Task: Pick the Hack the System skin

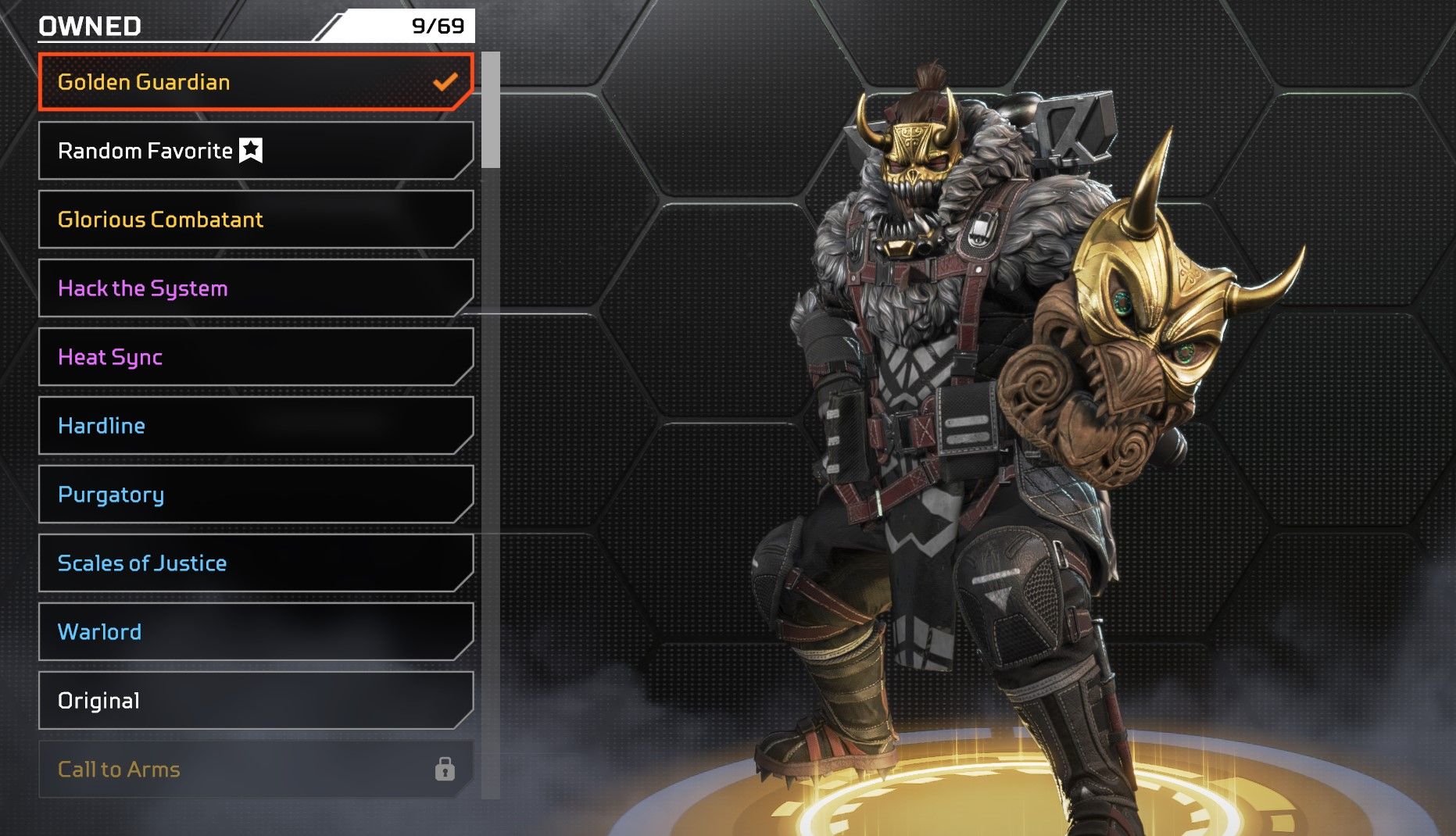Action: 256,288
